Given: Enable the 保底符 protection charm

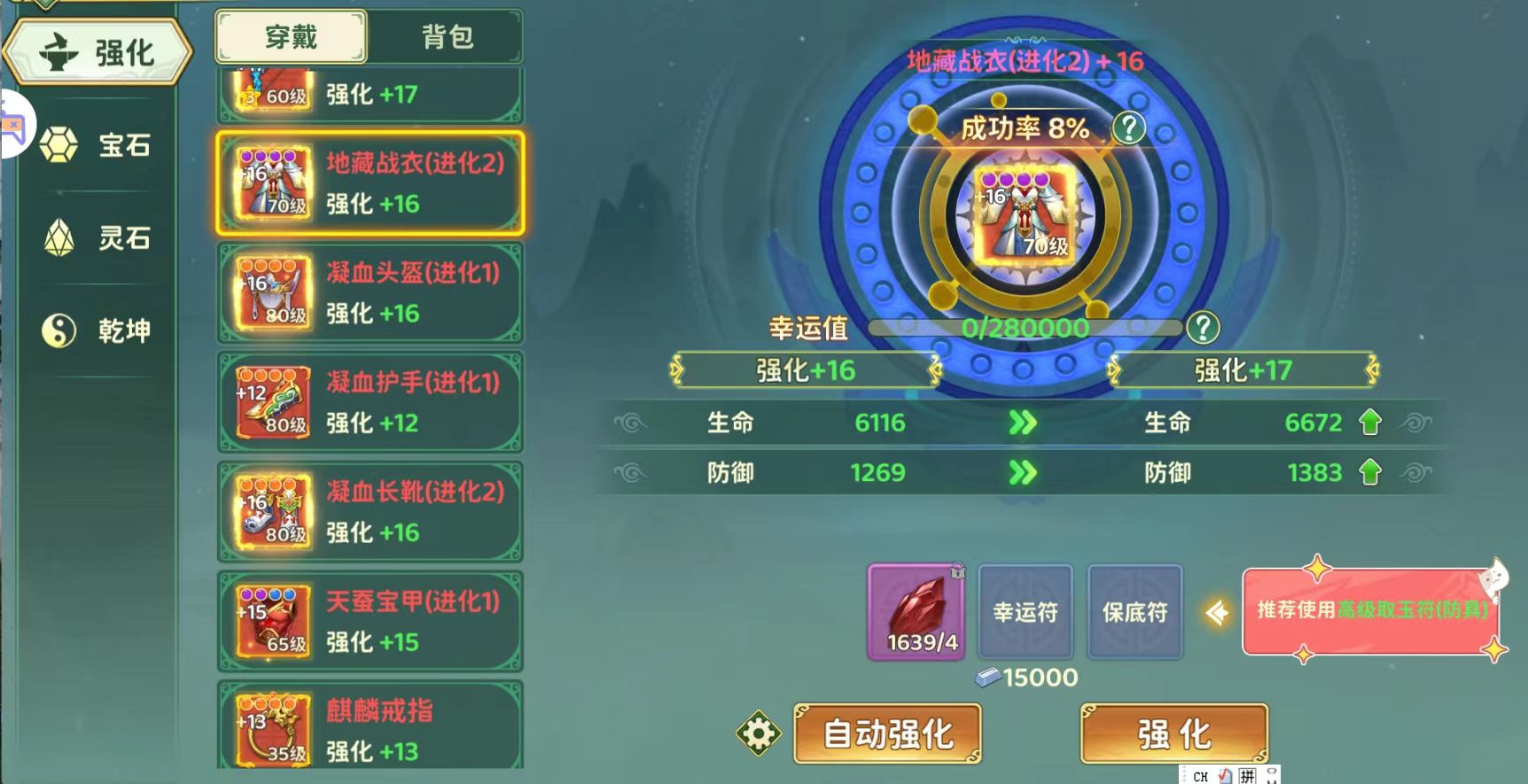Looking at the screenshot, I should [x=1134, y=612].
